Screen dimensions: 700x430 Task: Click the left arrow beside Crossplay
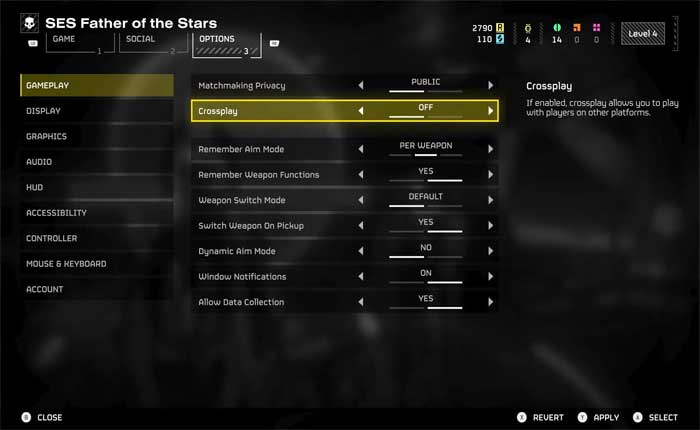361,111
